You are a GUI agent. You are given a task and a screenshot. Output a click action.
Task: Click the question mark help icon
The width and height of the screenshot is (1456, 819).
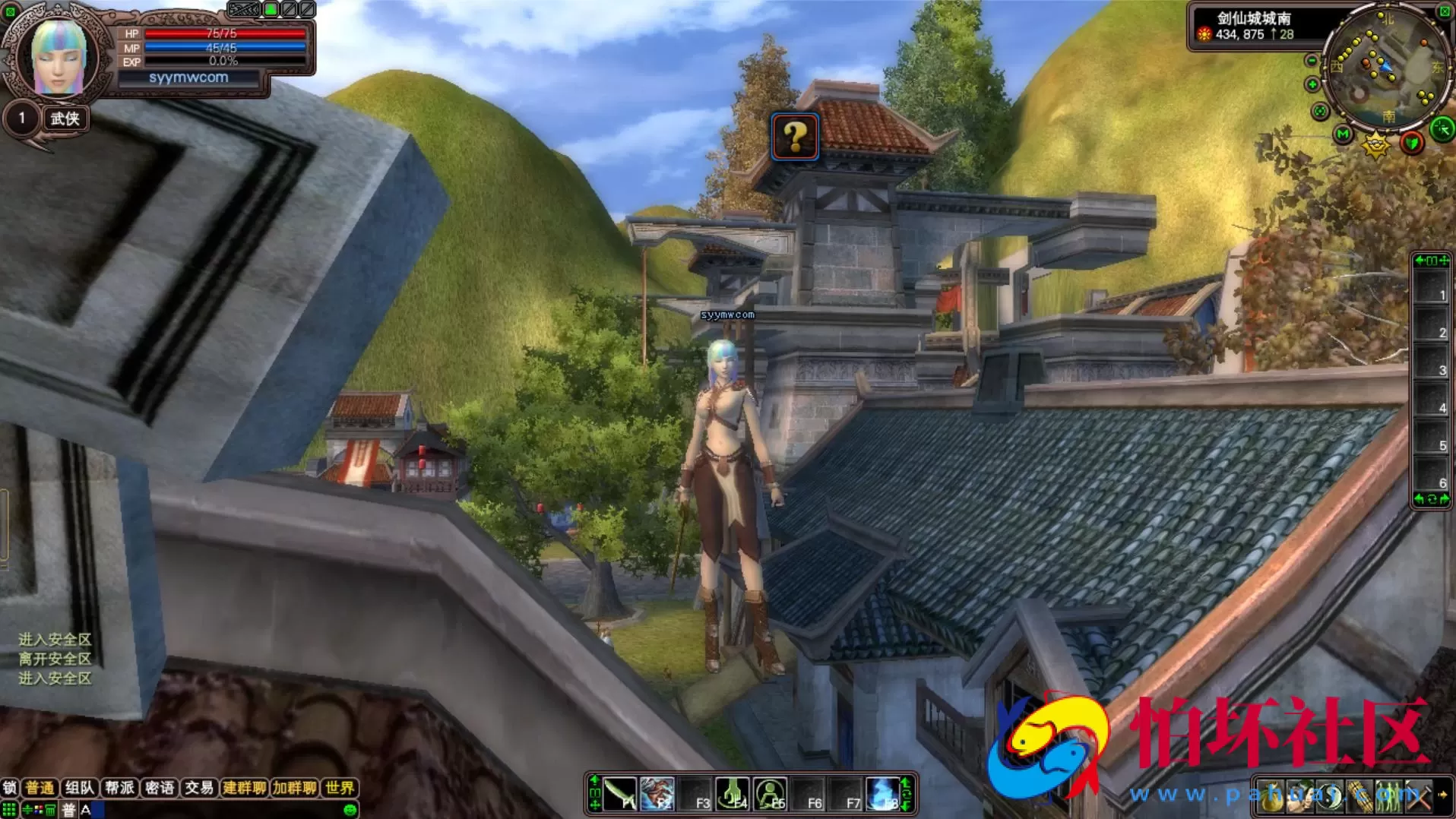pos(795,137)
